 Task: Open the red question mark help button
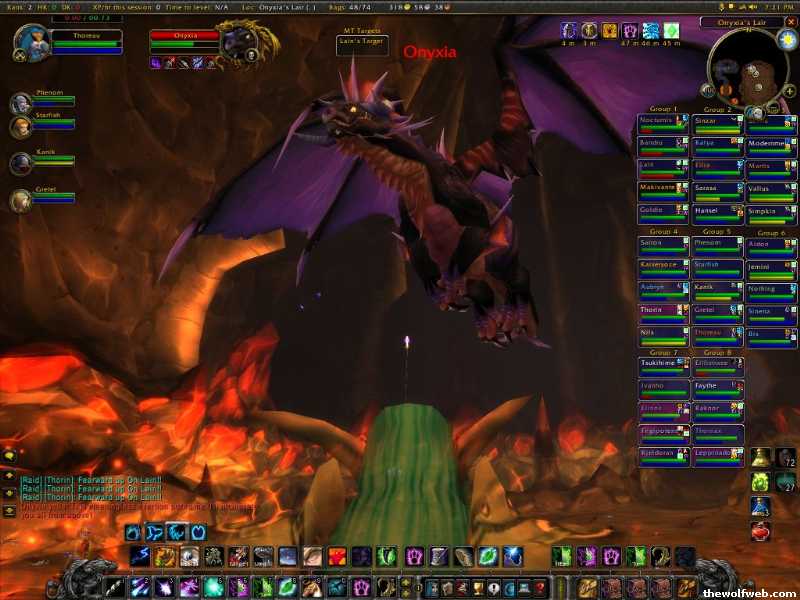540,587
